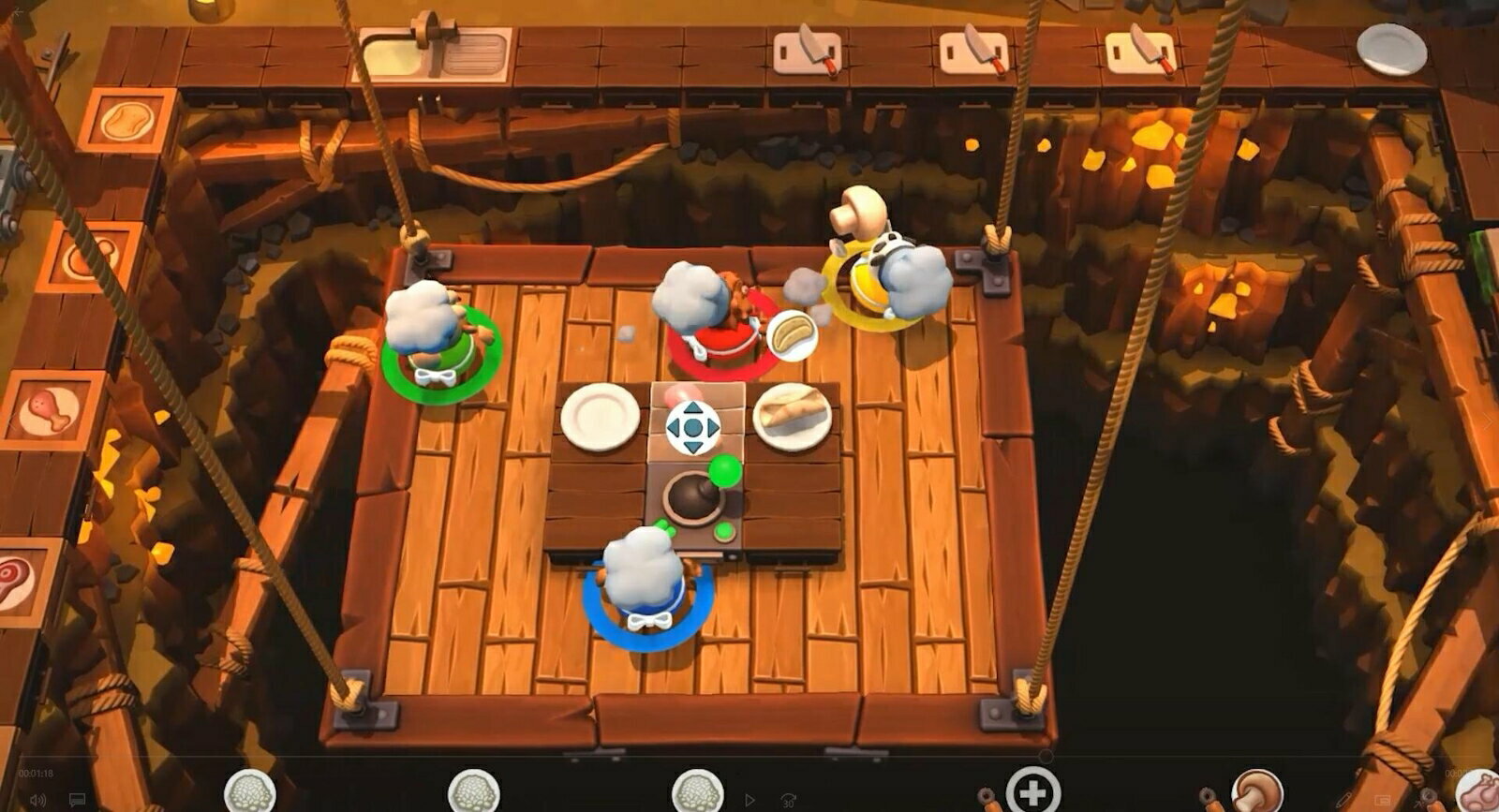1499x812 pixels.
Task: Toggle the subtitle bubble icon
Action: click(x=76, y=799)
